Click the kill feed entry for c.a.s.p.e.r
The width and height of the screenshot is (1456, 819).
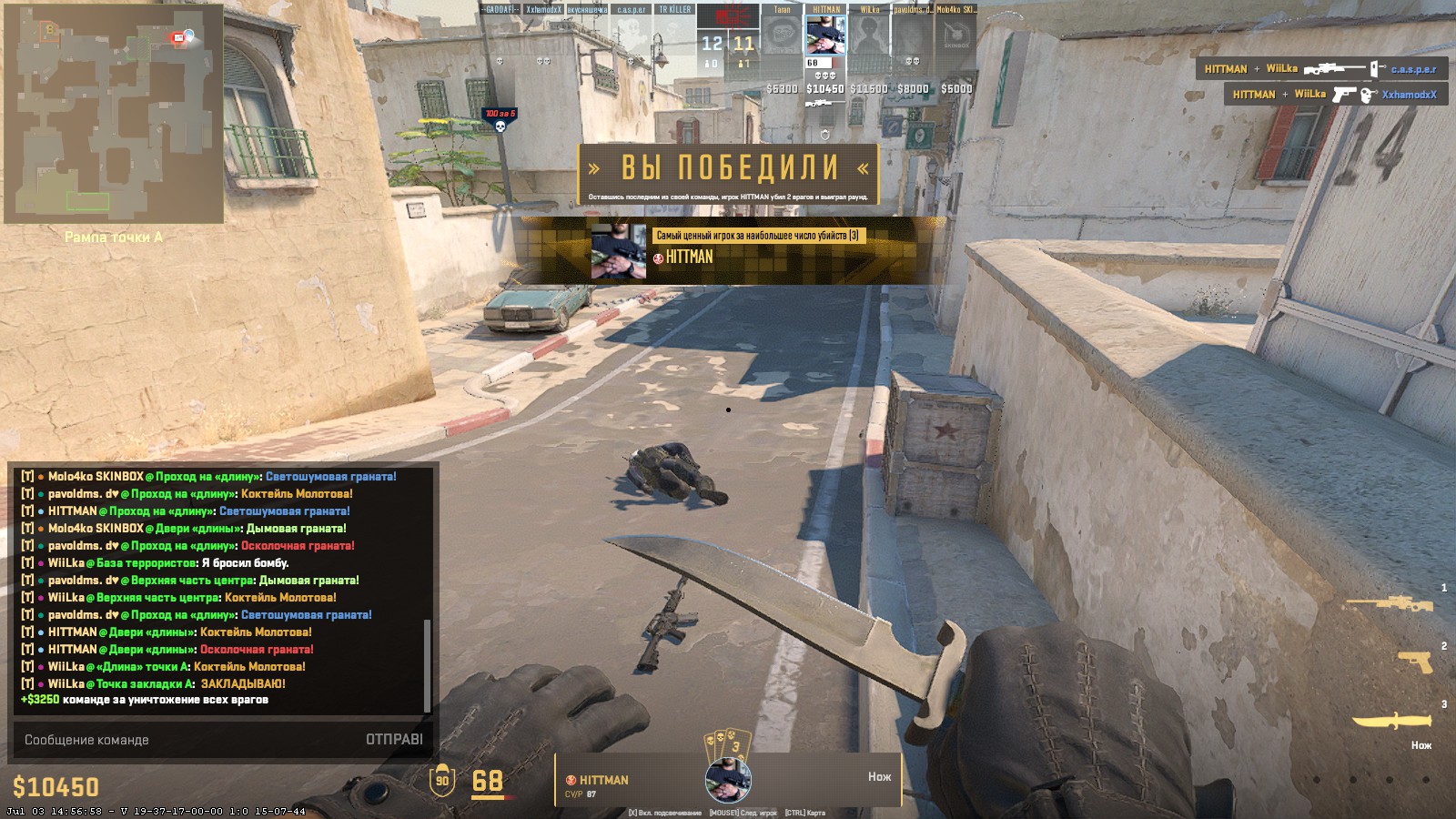tap(1320, 69)
